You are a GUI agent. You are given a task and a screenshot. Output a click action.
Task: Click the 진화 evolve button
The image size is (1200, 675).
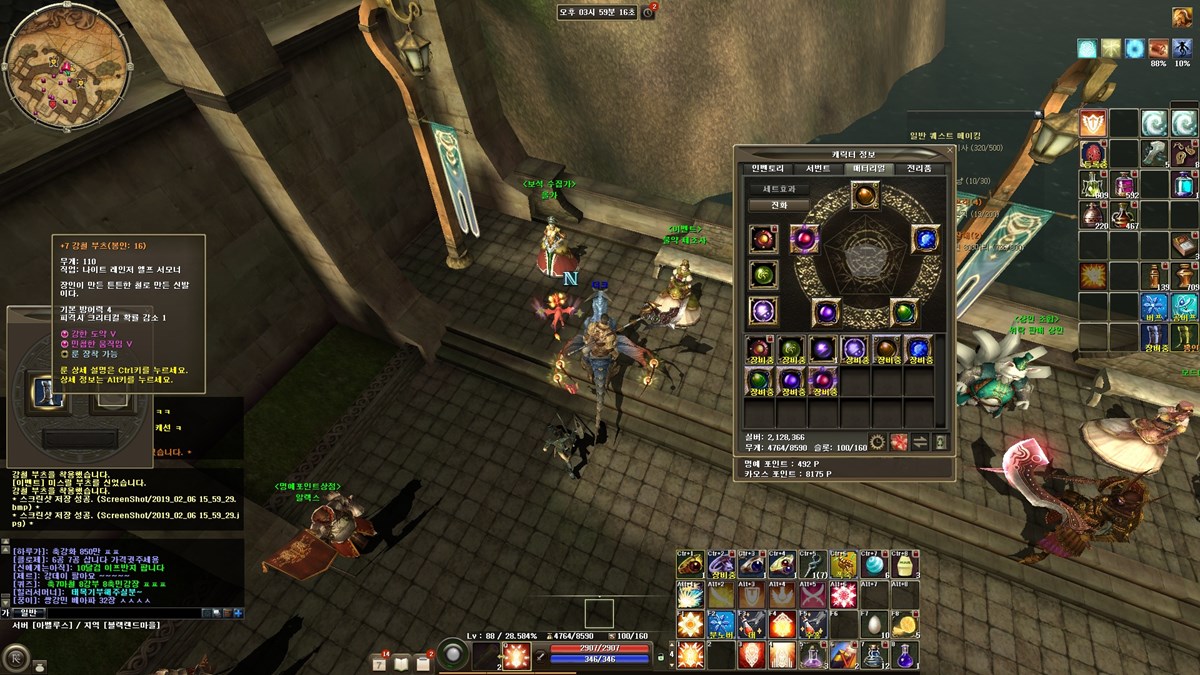[x=779, y=205]
